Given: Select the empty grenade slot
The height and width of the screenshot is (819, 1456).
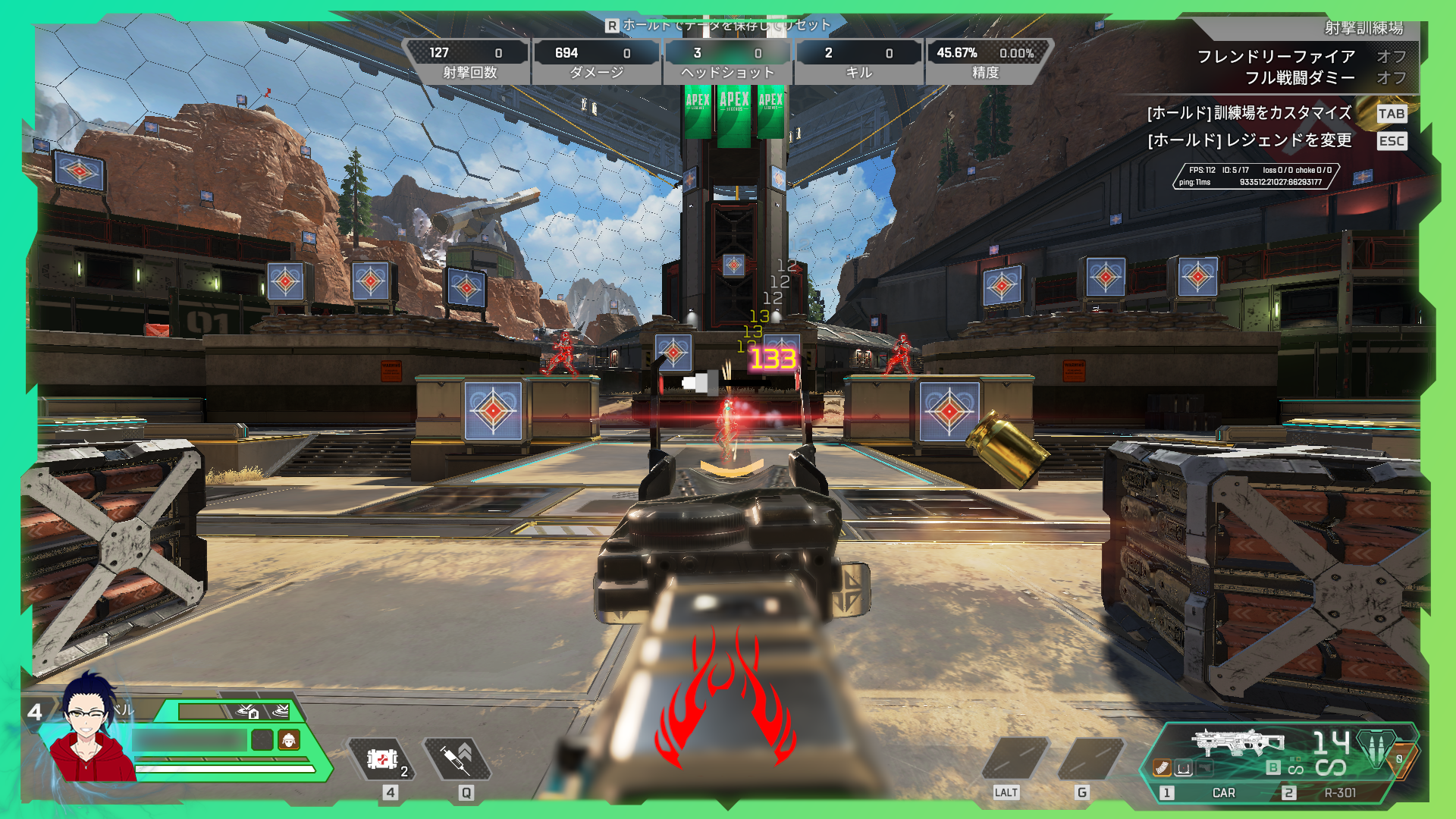Looking at the screenshot, I should 1089,759.
